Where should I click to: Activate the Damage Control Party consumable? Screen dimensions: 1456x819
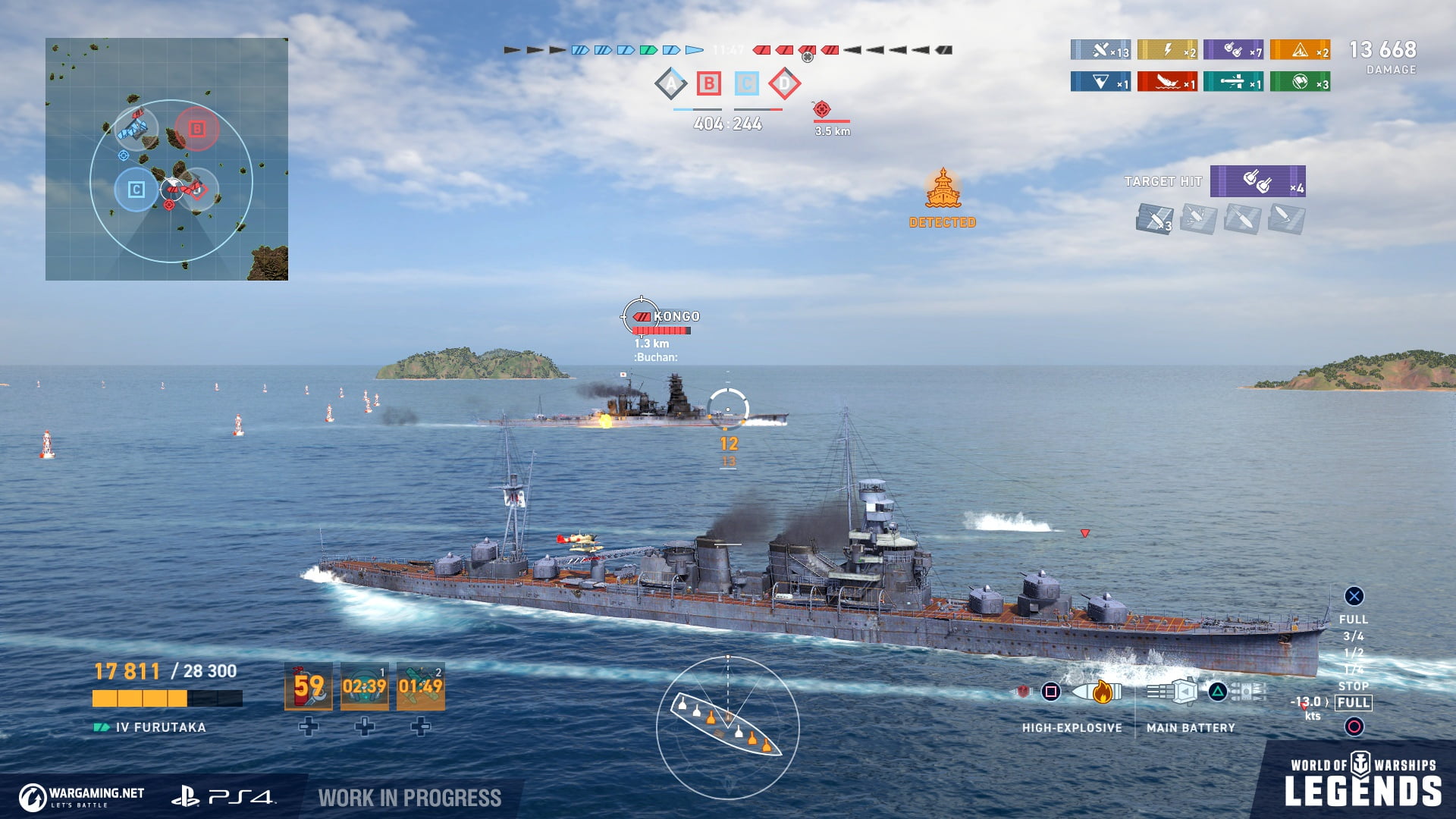(x=309, y=686)
